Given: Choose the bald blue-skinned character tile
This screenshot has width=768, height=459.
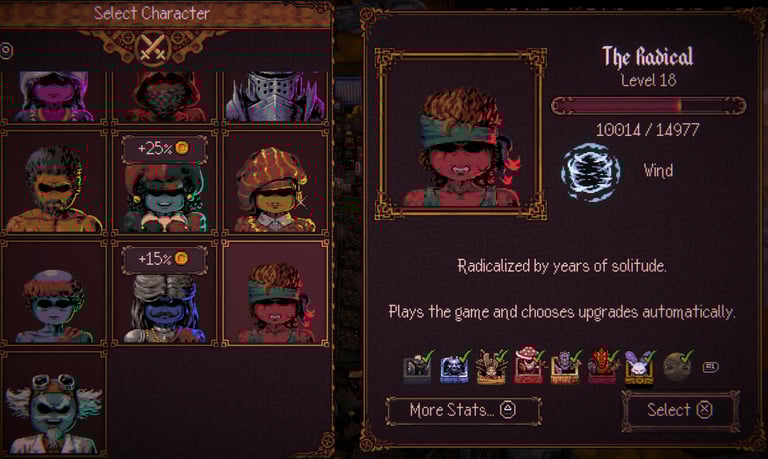Looking at the screenshot, I should click(55, 295).
